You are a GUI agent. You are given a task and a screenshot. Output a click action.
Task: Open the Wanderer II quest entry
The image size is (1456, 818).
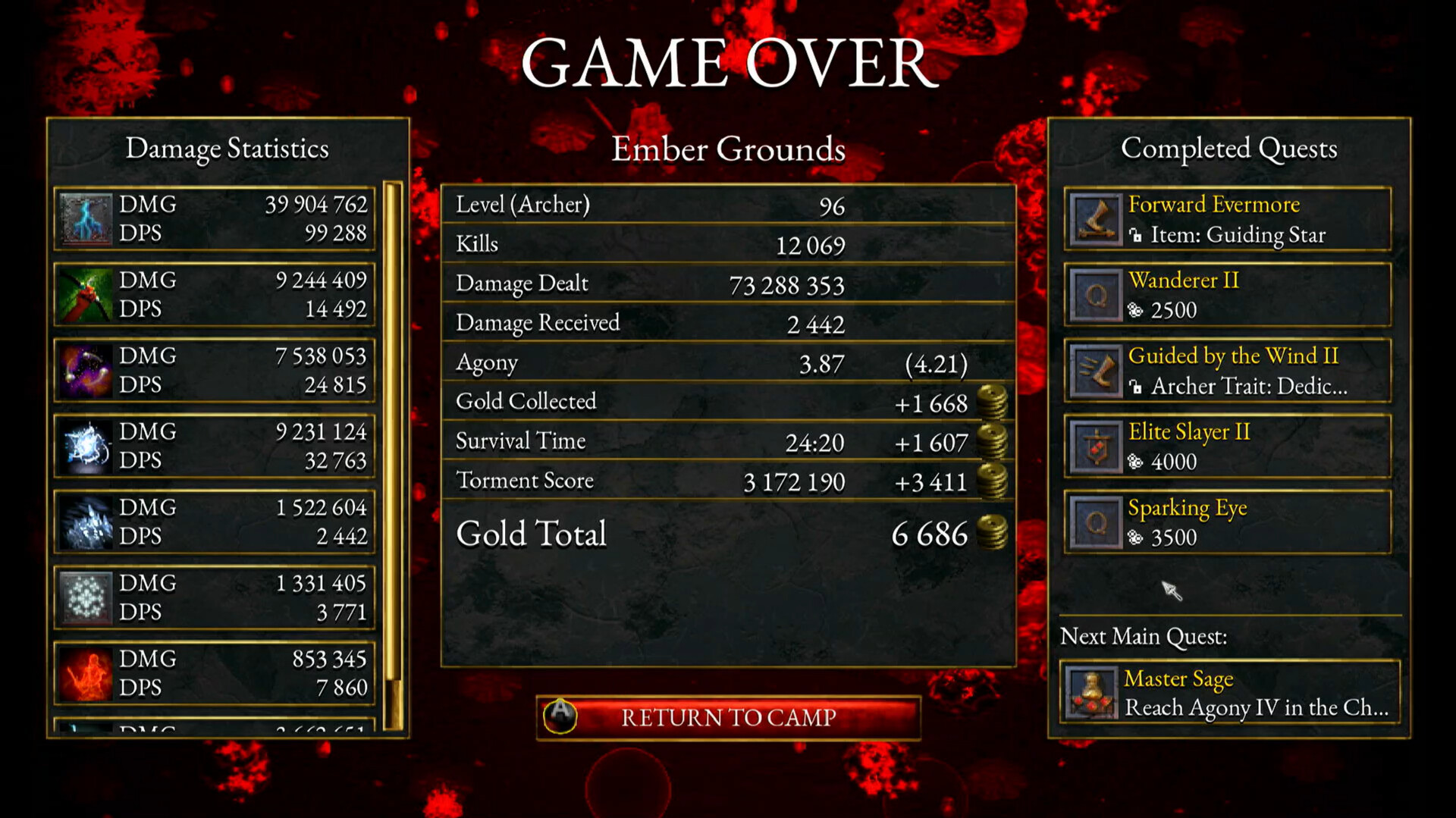[1226, 295]
